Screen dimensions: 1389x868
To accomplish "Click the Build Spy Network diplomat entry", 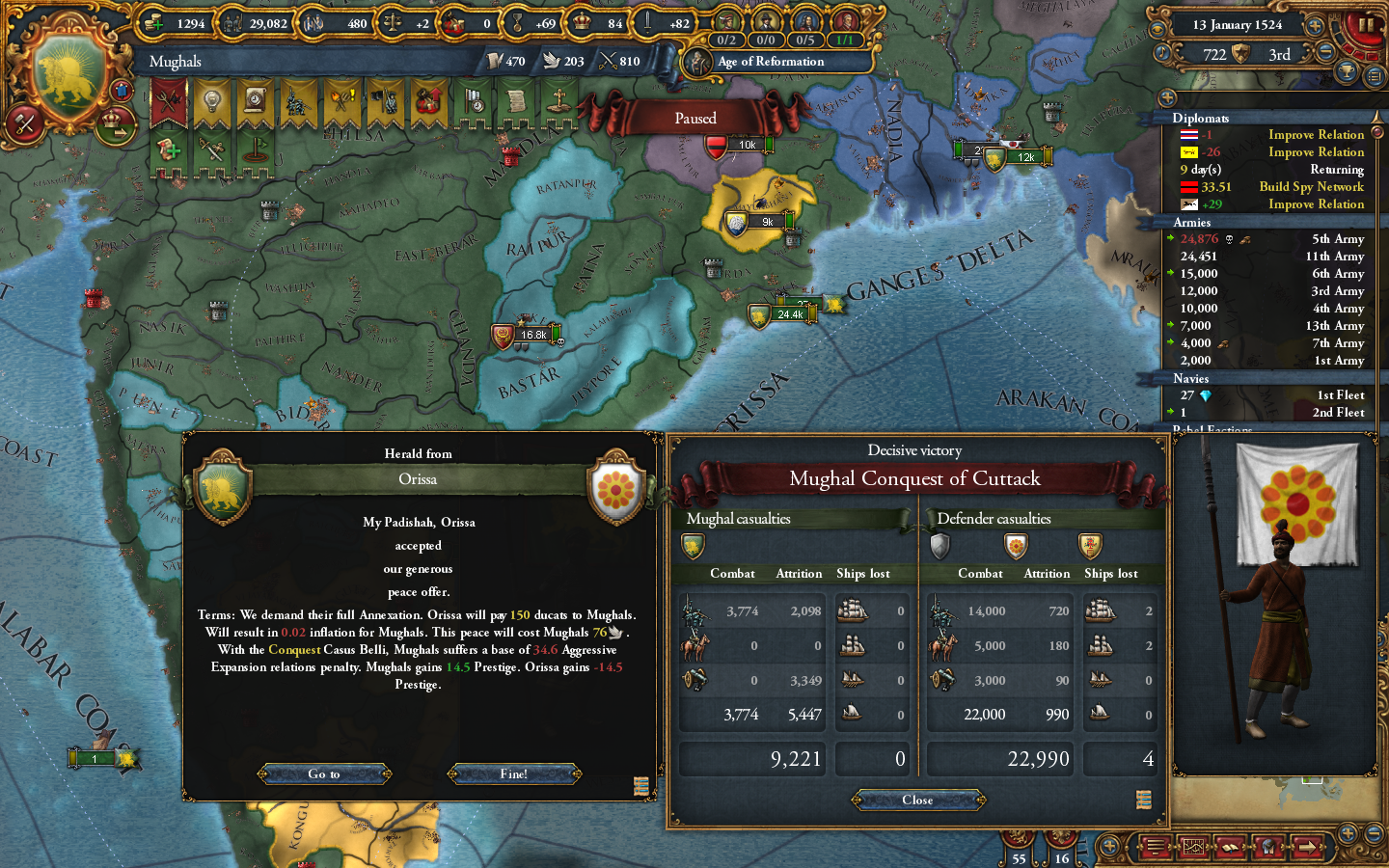I will (1312, 187).
